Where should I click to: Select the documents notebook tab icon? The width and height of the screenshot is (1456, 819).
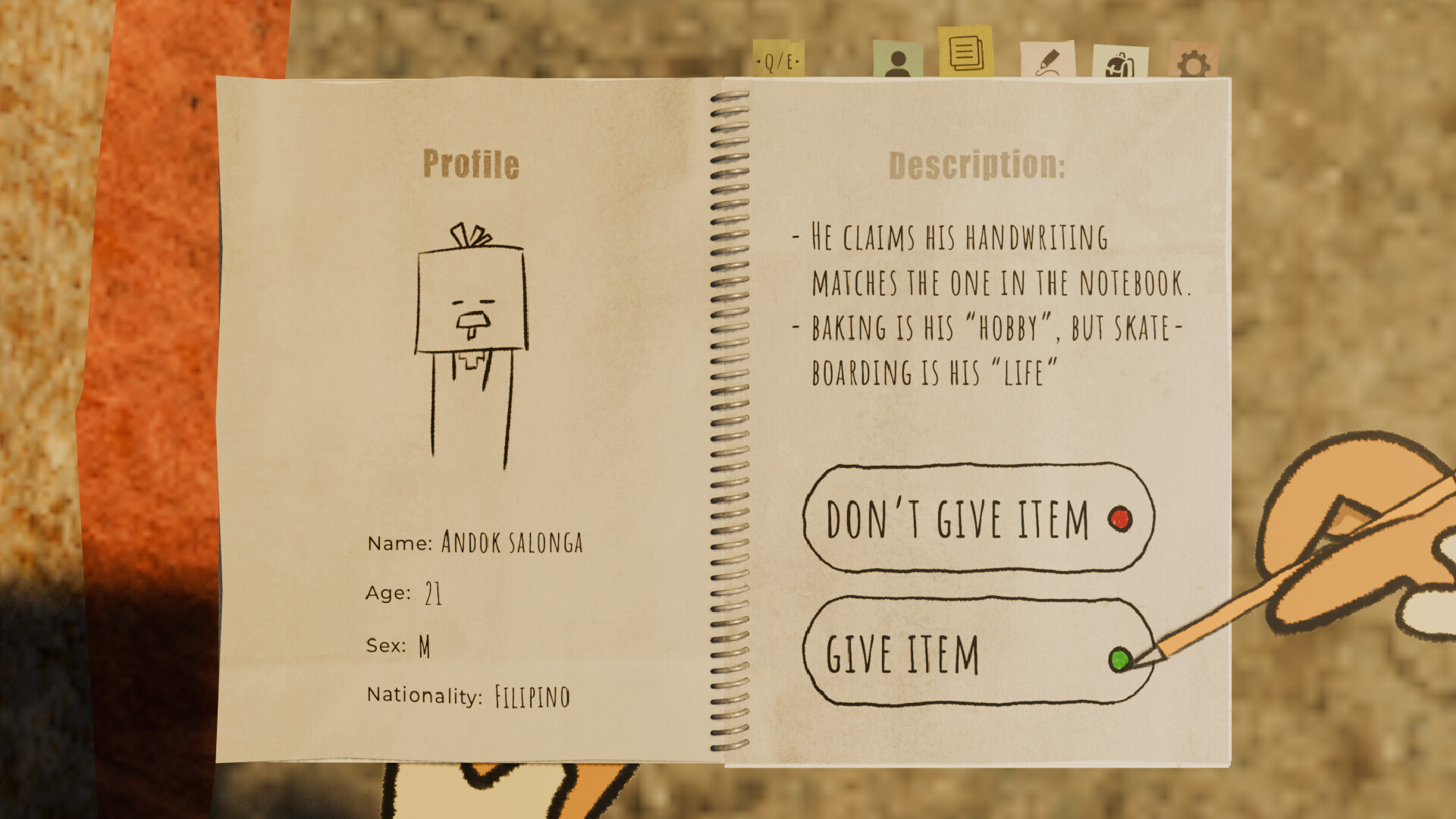(964, 53)
